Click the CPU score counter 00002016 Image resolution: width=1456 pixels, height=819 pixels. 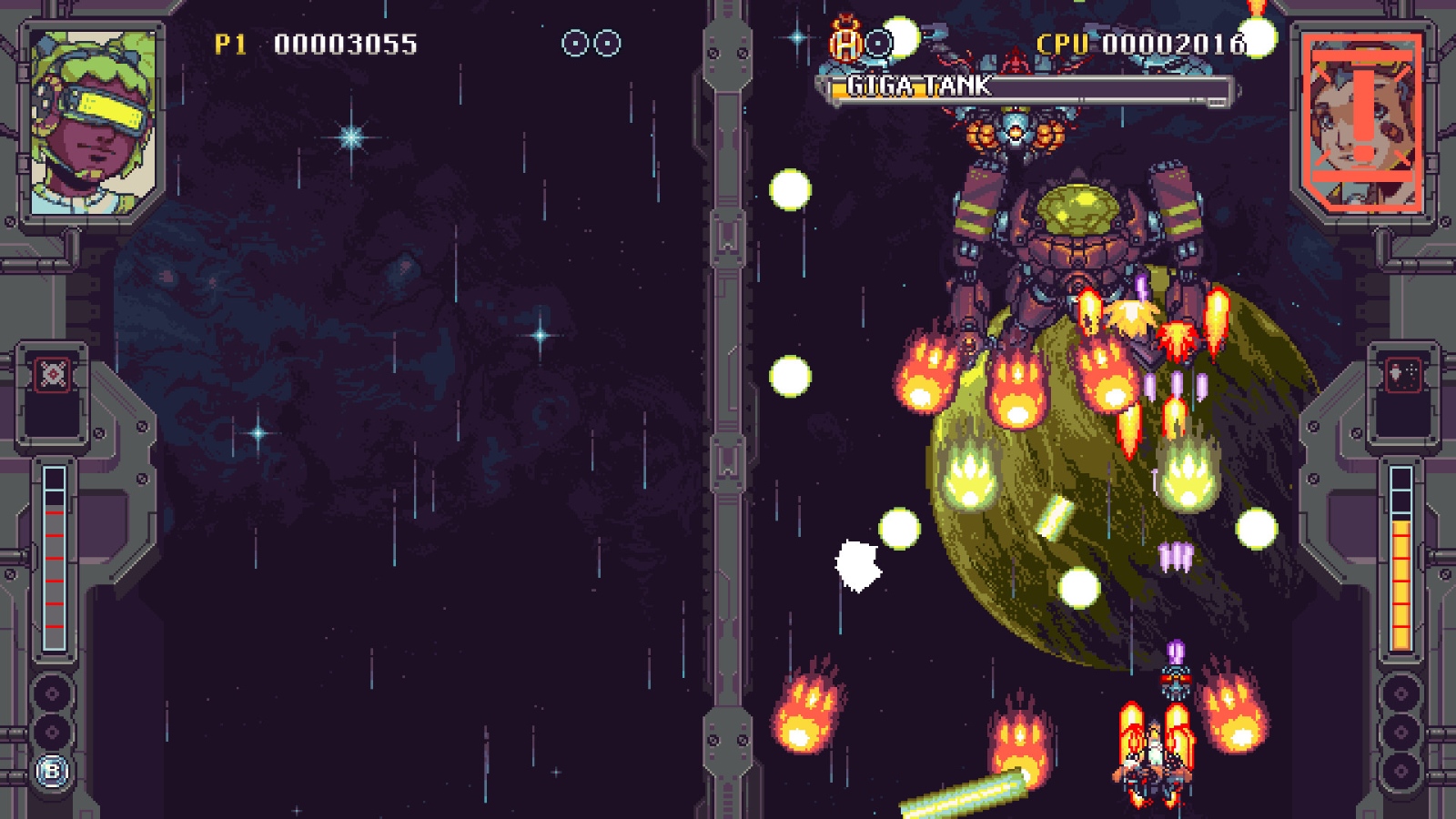[1174, 42]
